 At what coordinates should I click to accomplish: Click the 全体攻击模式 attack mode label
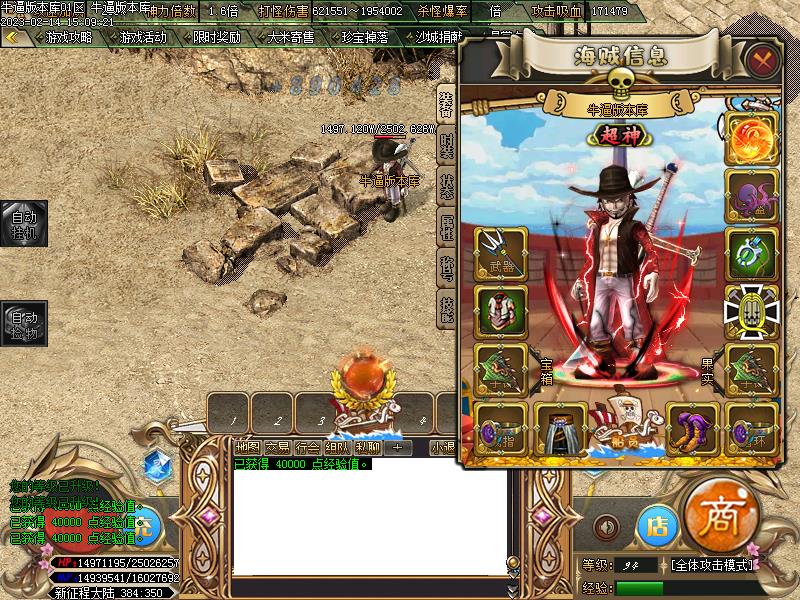[x=712, y=565]
